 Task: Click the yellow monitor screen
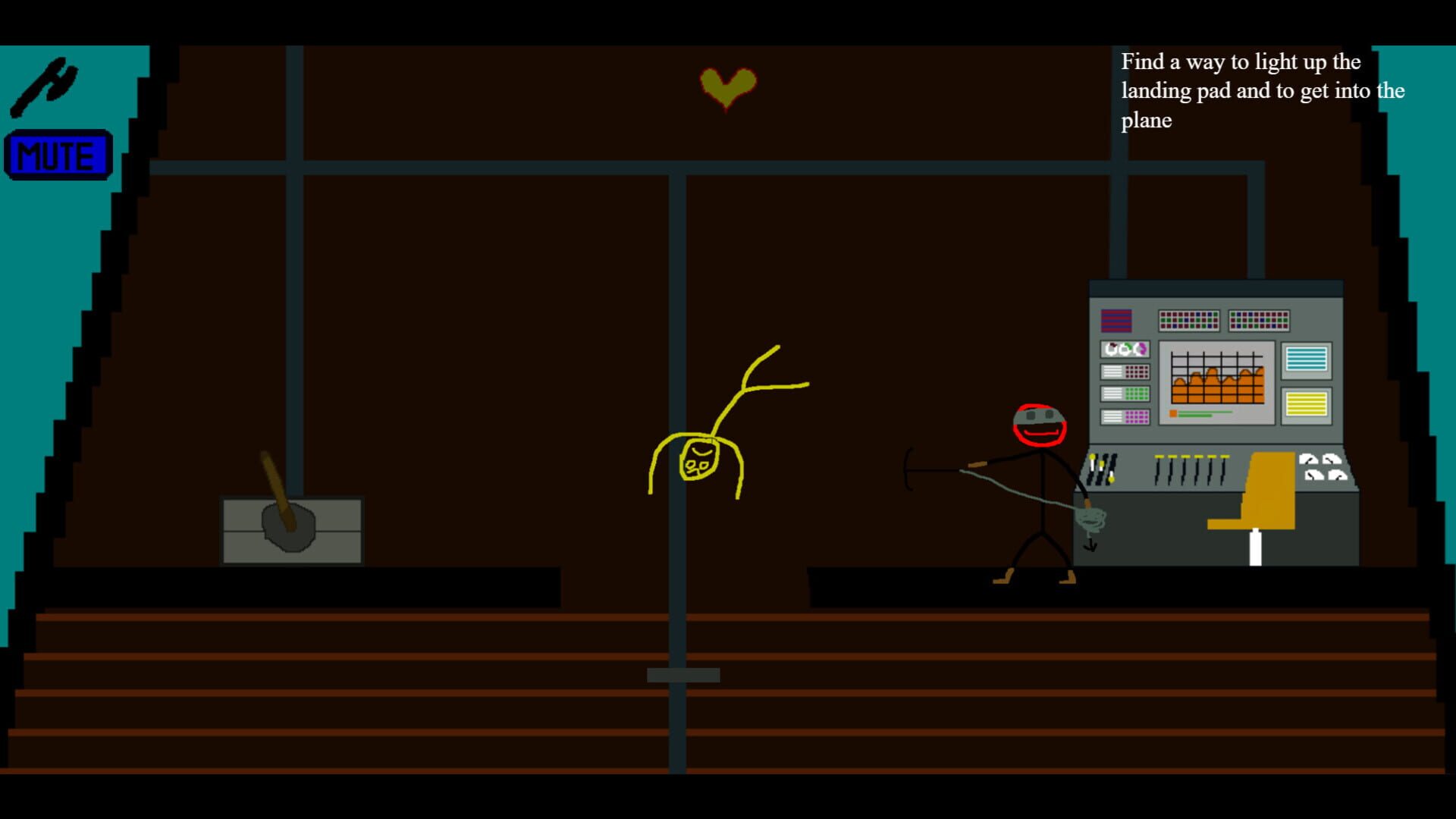pyautogui.click(x=1307, y=403)
